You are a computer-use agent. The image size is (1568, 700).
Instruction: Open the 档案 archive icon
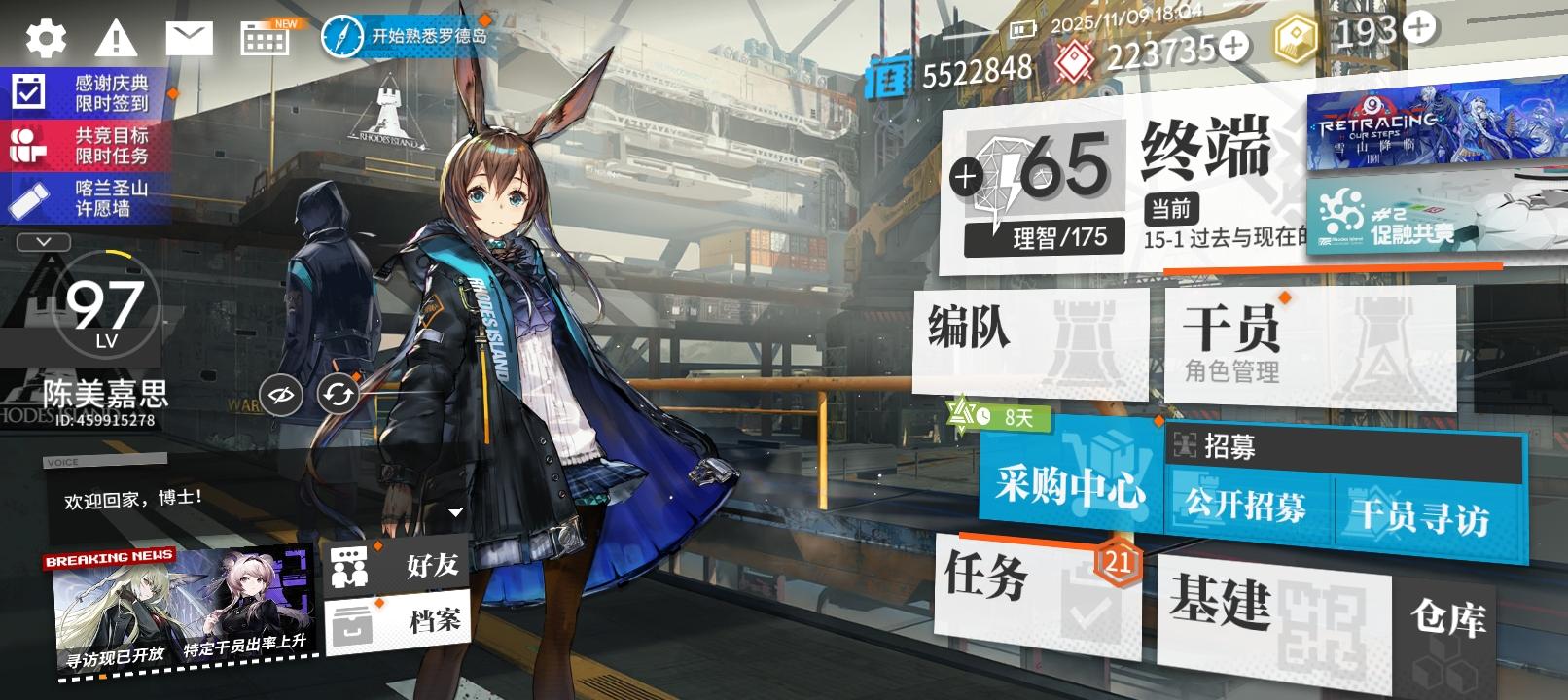[350, 619]
